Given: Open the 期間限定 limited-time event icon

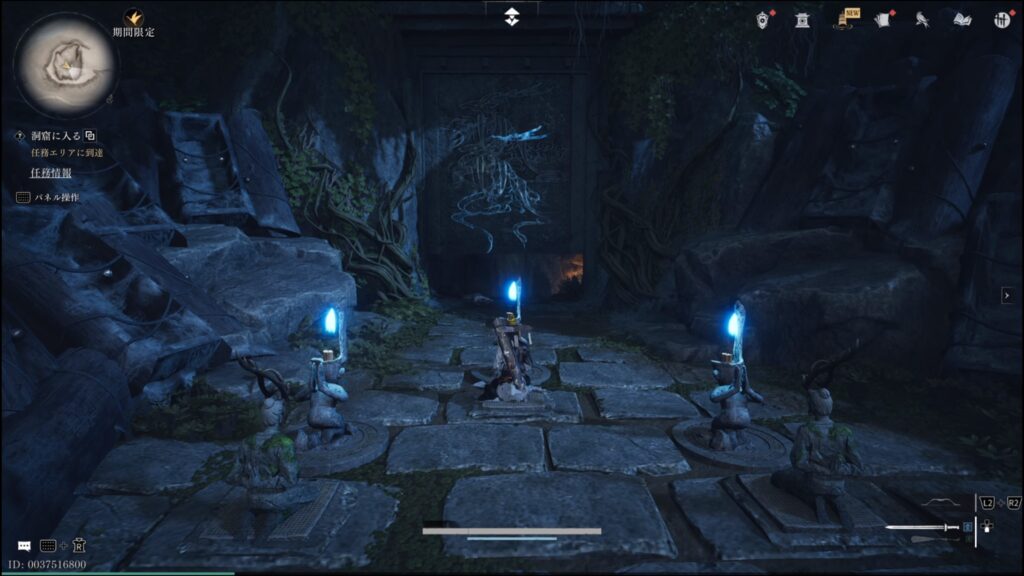Looking at the screenshot, I should tap(132, 19).
